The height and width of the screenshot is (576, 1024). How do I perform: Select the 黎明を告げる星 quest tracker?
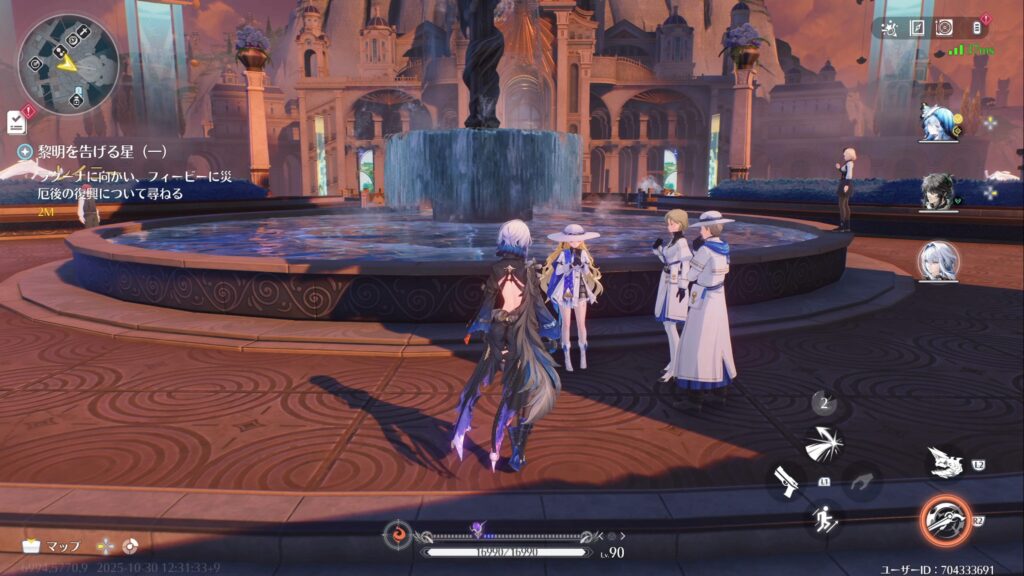[95, 152]
